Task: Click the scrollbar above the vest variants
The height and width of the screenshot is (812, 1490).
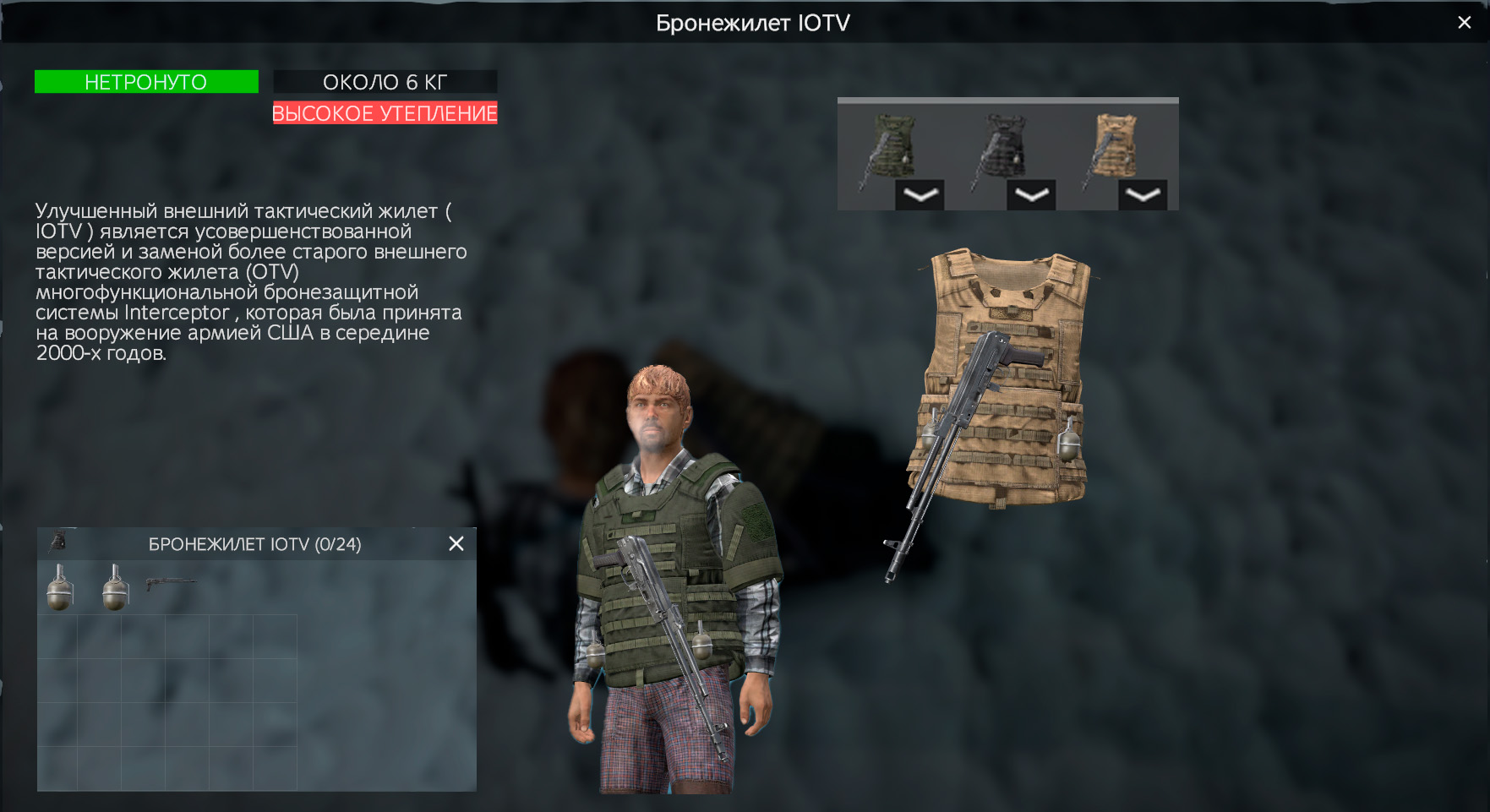Action: coord(1007,100)
